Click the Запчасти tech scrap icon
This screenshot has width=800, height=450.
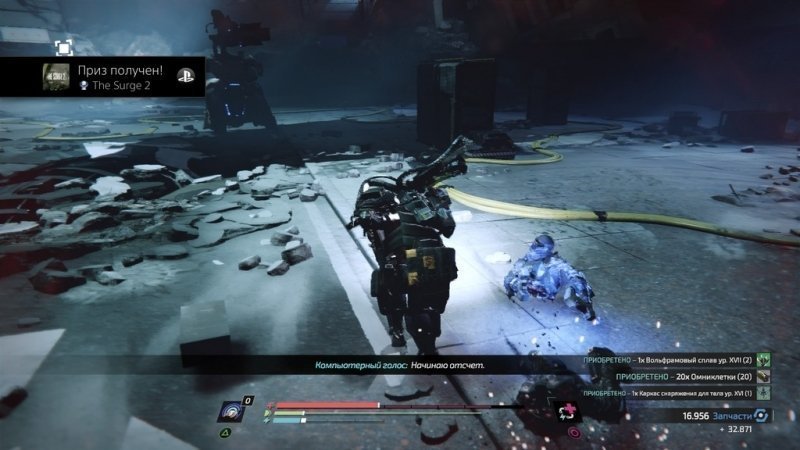pos(762,415)
